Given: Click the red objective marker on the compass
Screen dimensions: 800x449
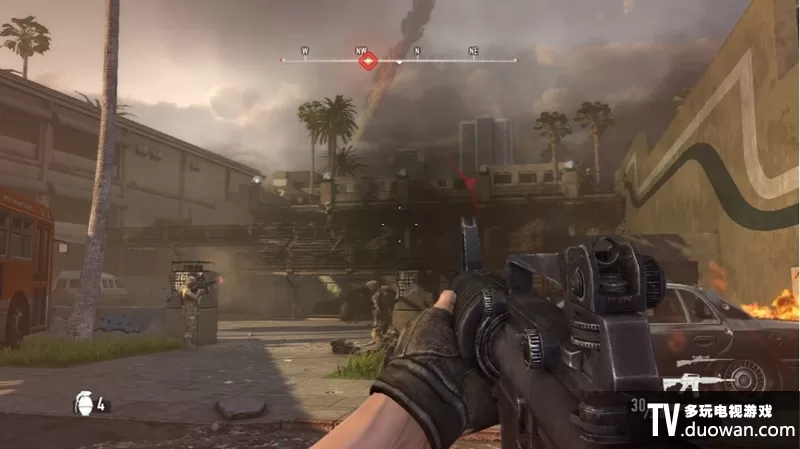Looking at the screenshot, I should [x=368, y=61].
